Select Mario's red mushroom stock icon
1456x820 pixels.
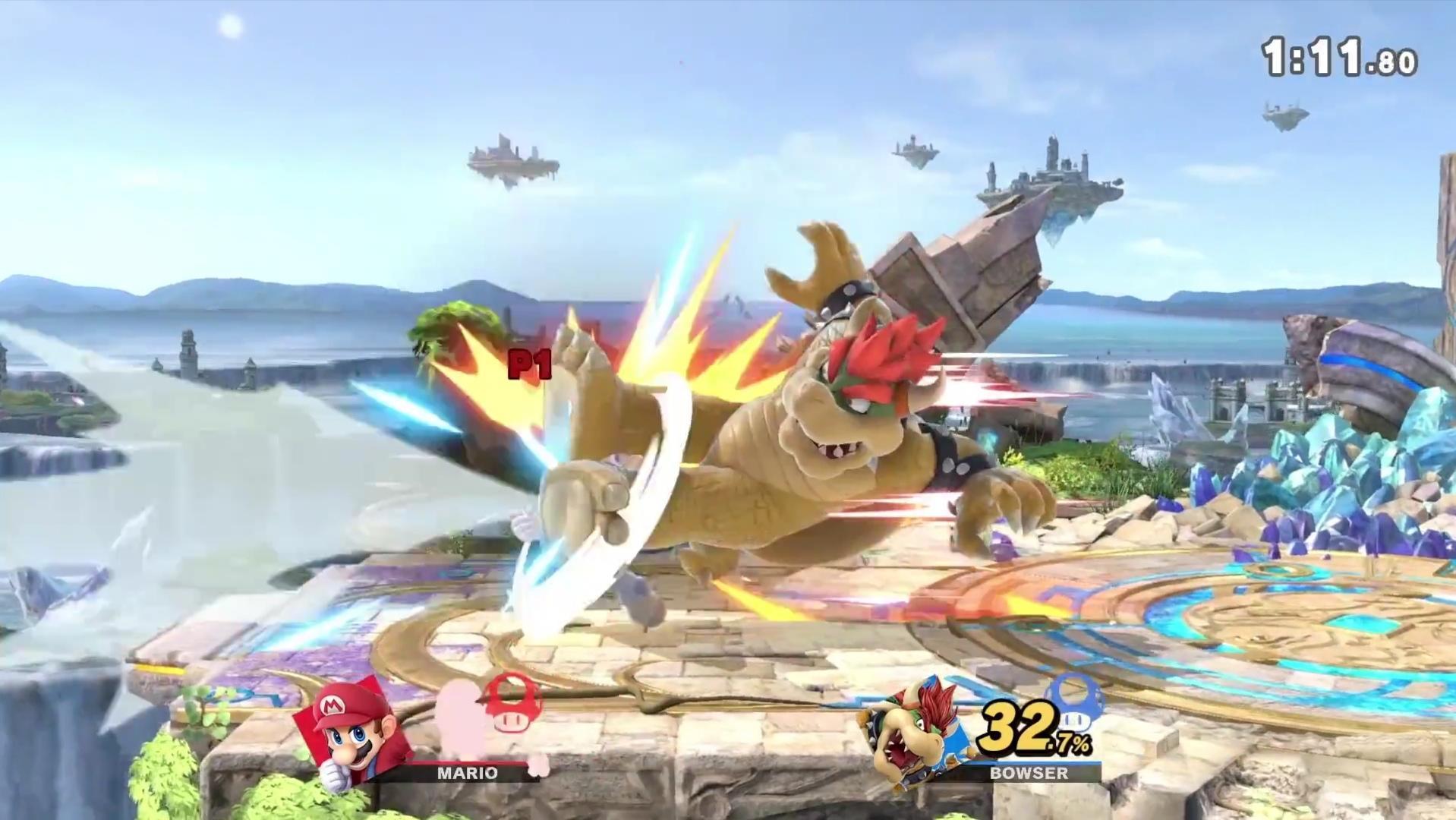coord(507,705)
